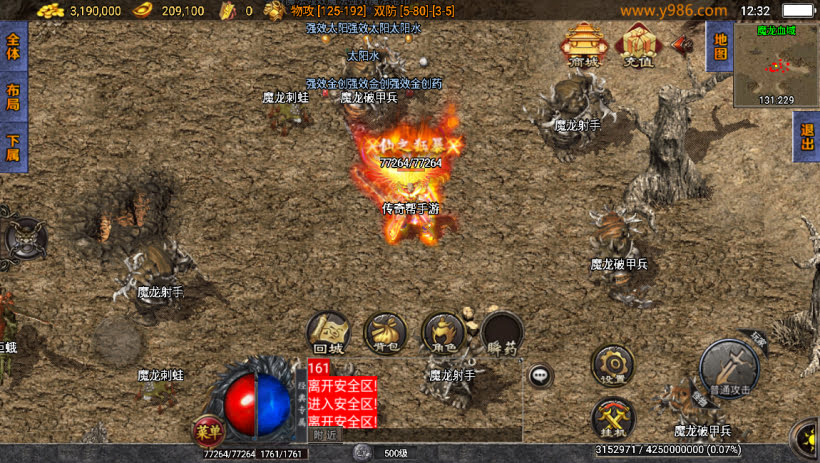Open the 背包 backpack
Screen dimensions: 820x463
(385, 333)
